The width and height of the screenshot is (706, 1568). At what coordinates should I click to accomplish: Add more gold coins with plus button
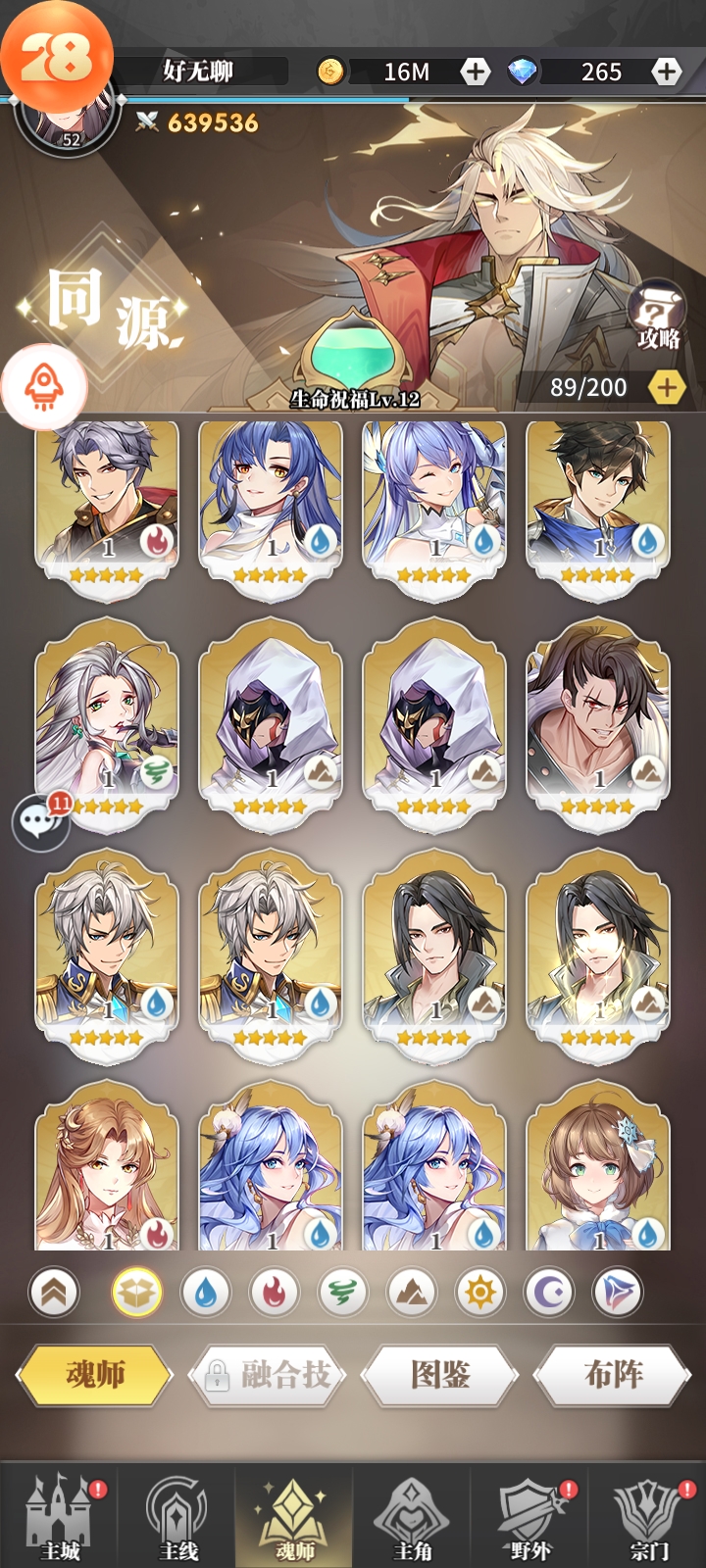(x=476, y=72)
